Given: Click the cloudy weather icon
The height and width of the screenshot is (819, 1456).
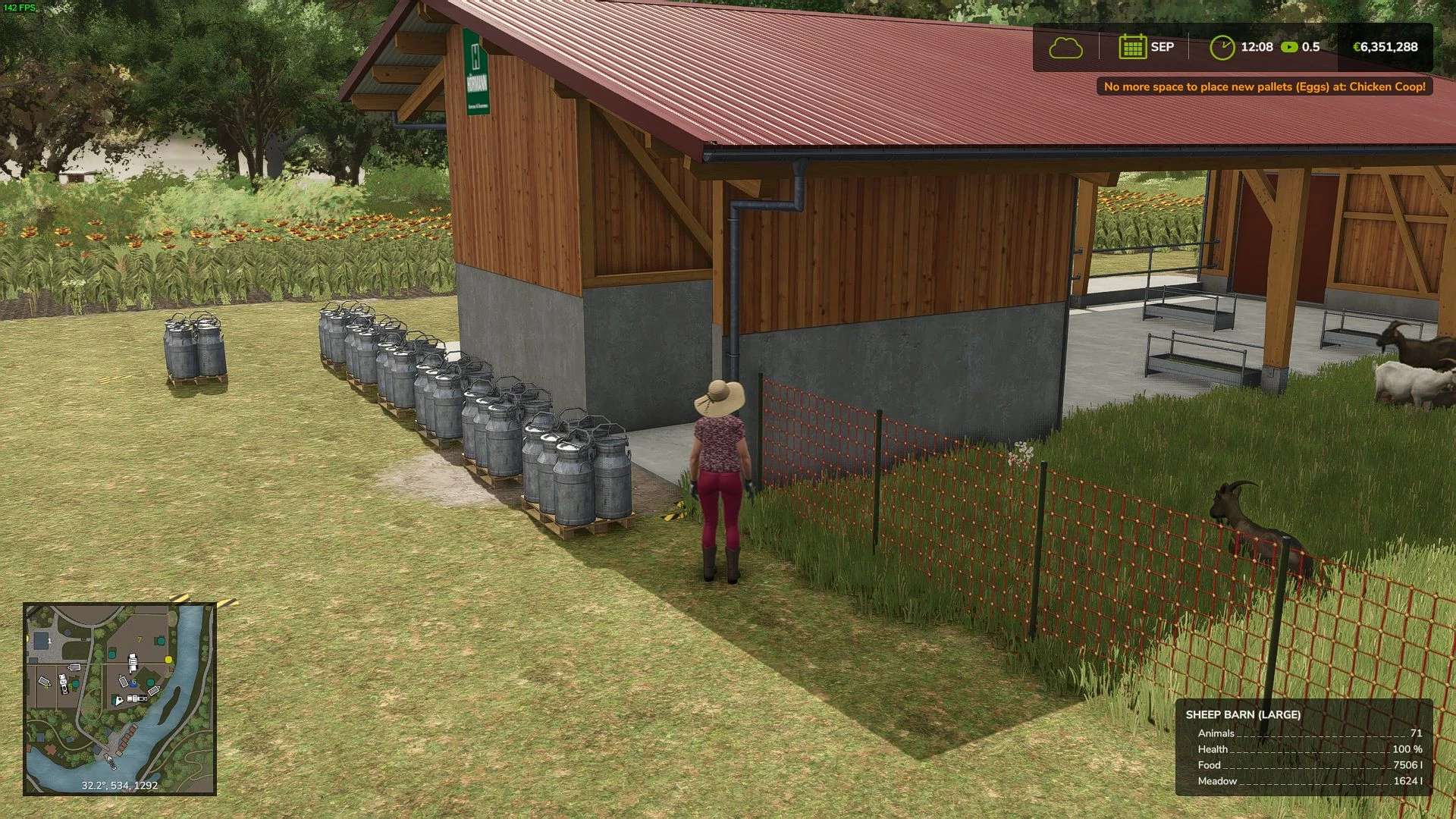Looking at the screenshot, I should pos(1065,47).
